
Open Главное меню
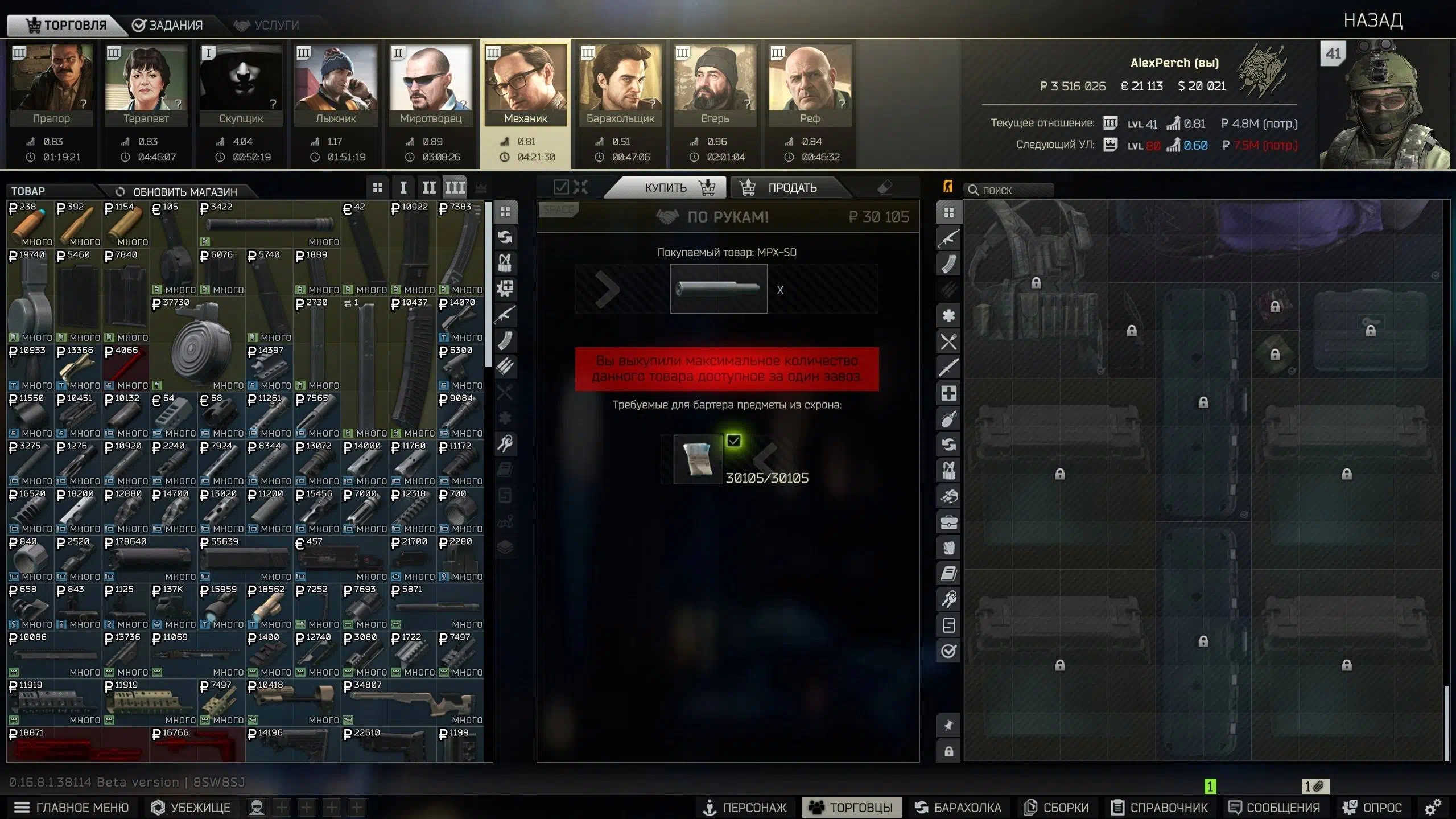[72, 807]
